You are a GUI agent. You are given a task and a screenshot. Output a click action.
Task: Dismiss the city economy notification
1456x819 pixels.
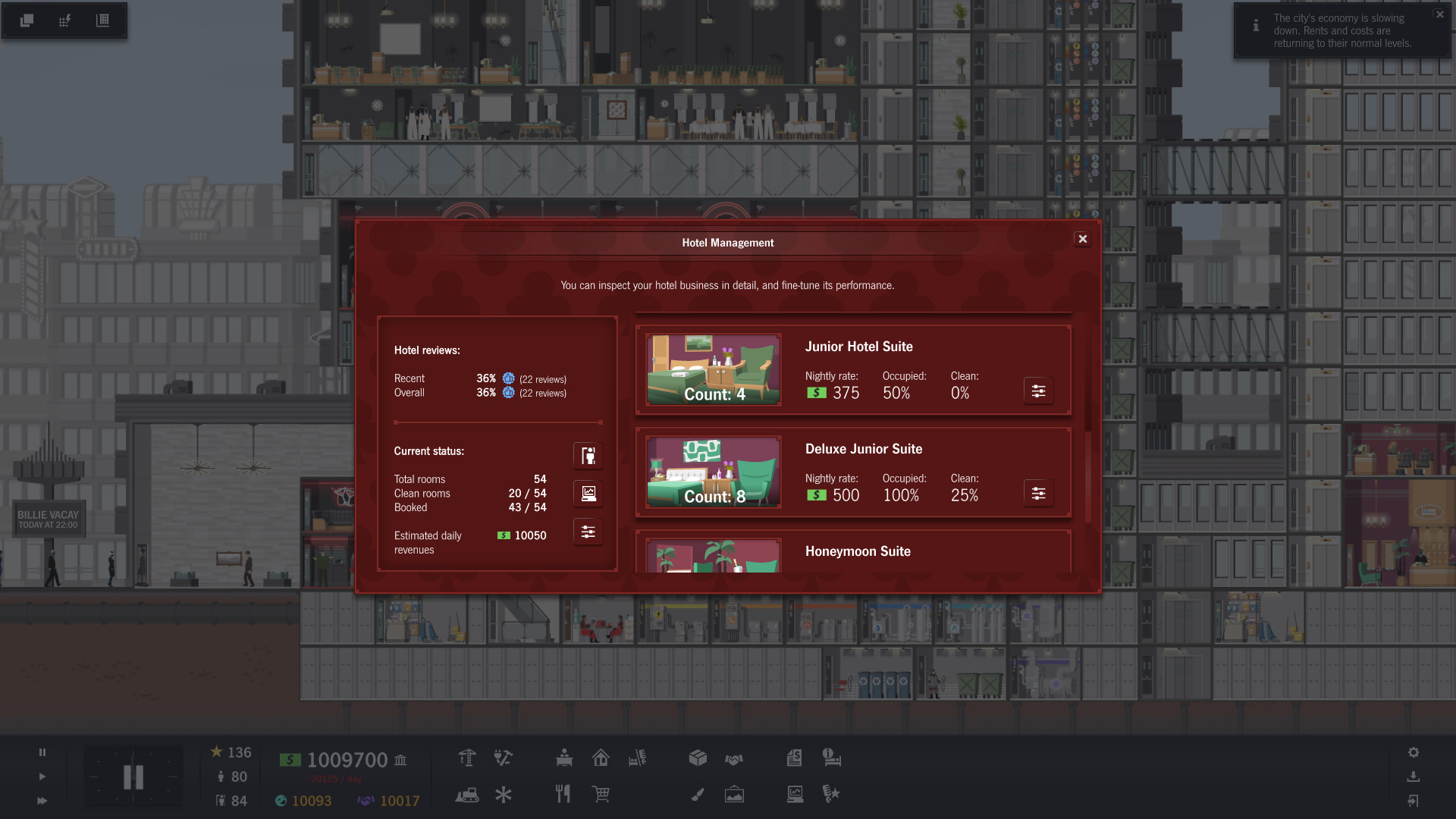(x=1439, y=14)
